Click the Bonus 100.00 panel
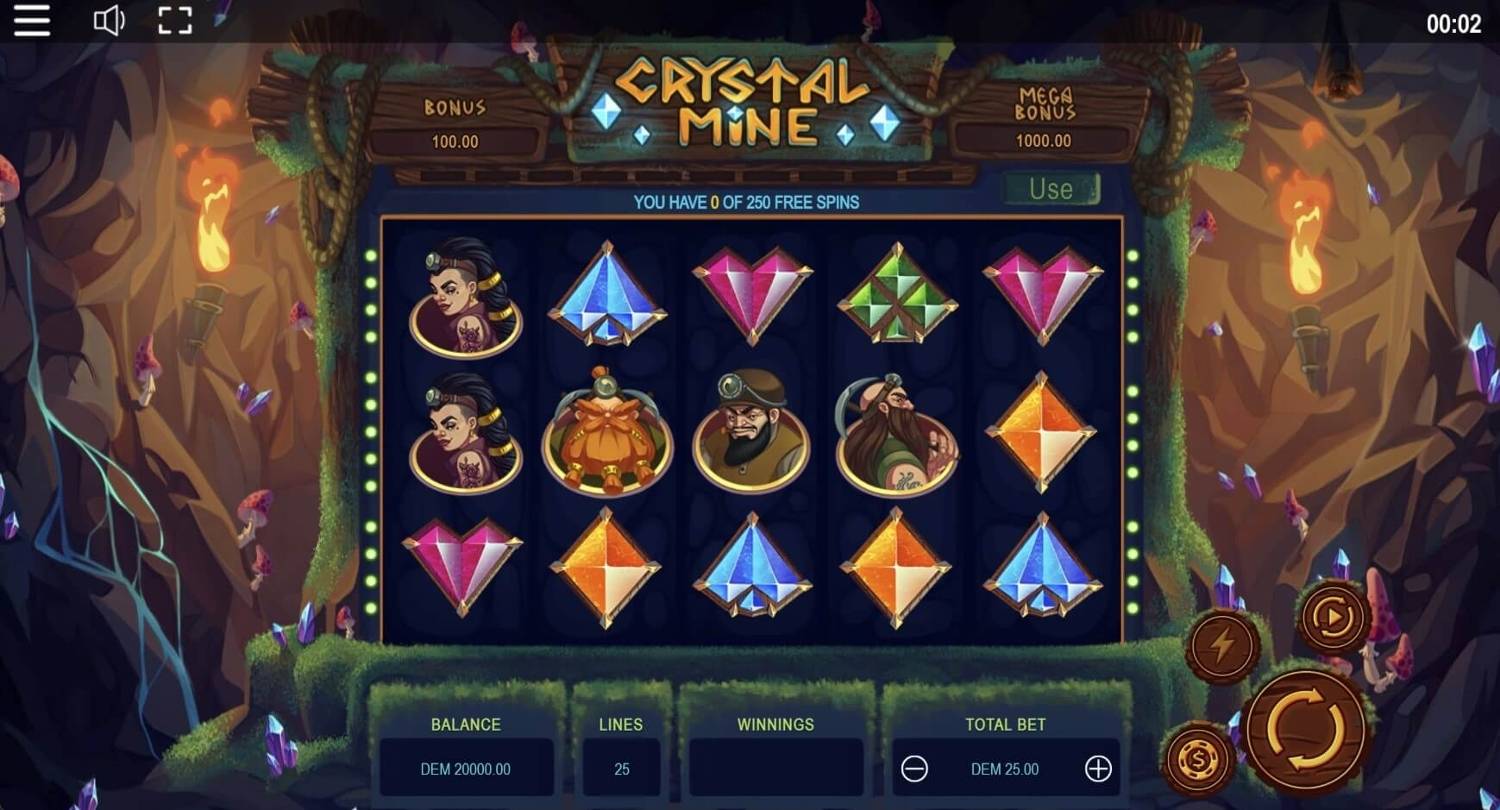Image resolution: width=1500 pixels, height=810 pixels. coord(455,125)
